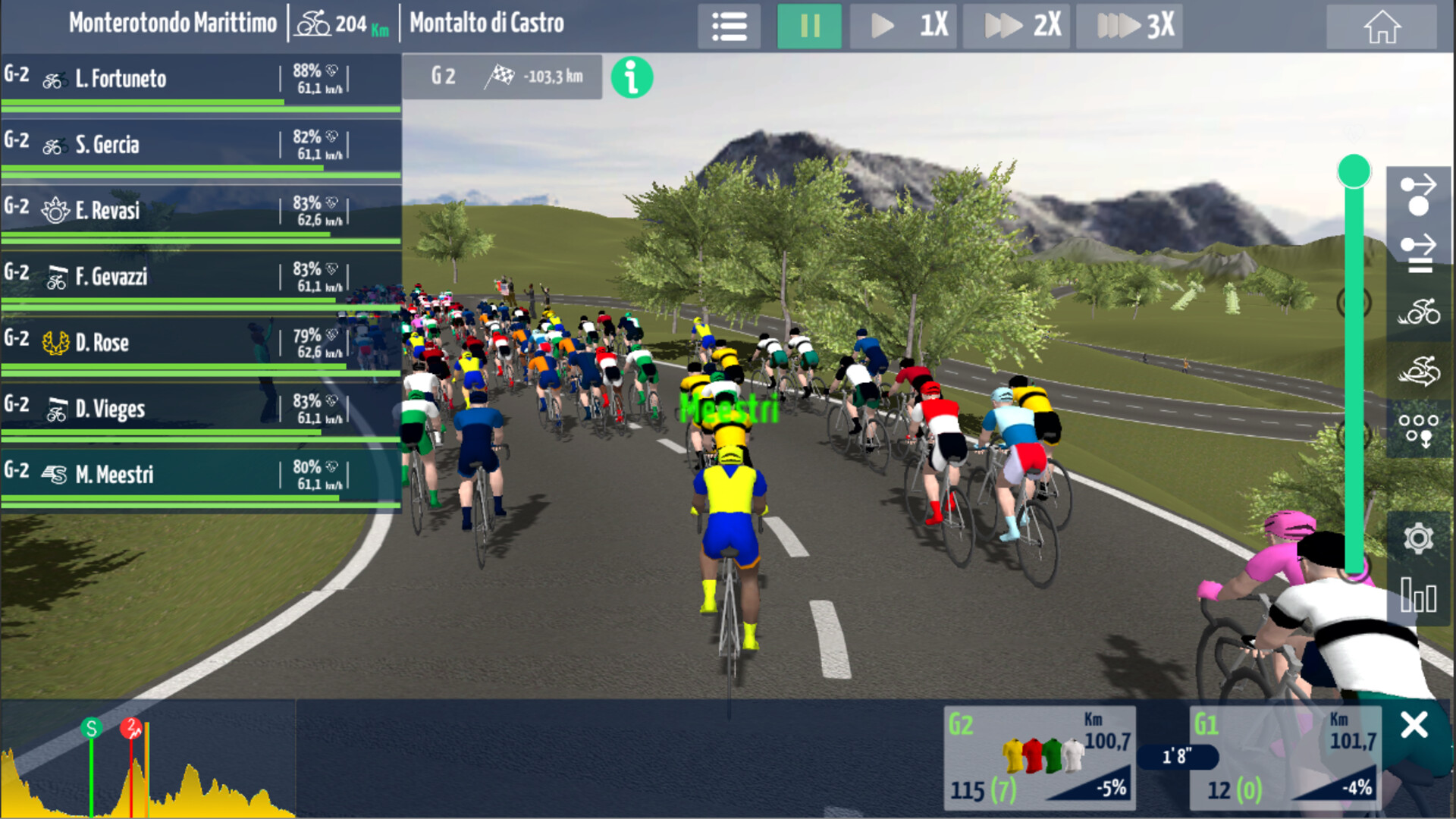The height and width of the screenshot is (819, 1456).
Task: Click the green info icon near G2 banner
Action: 632,77
